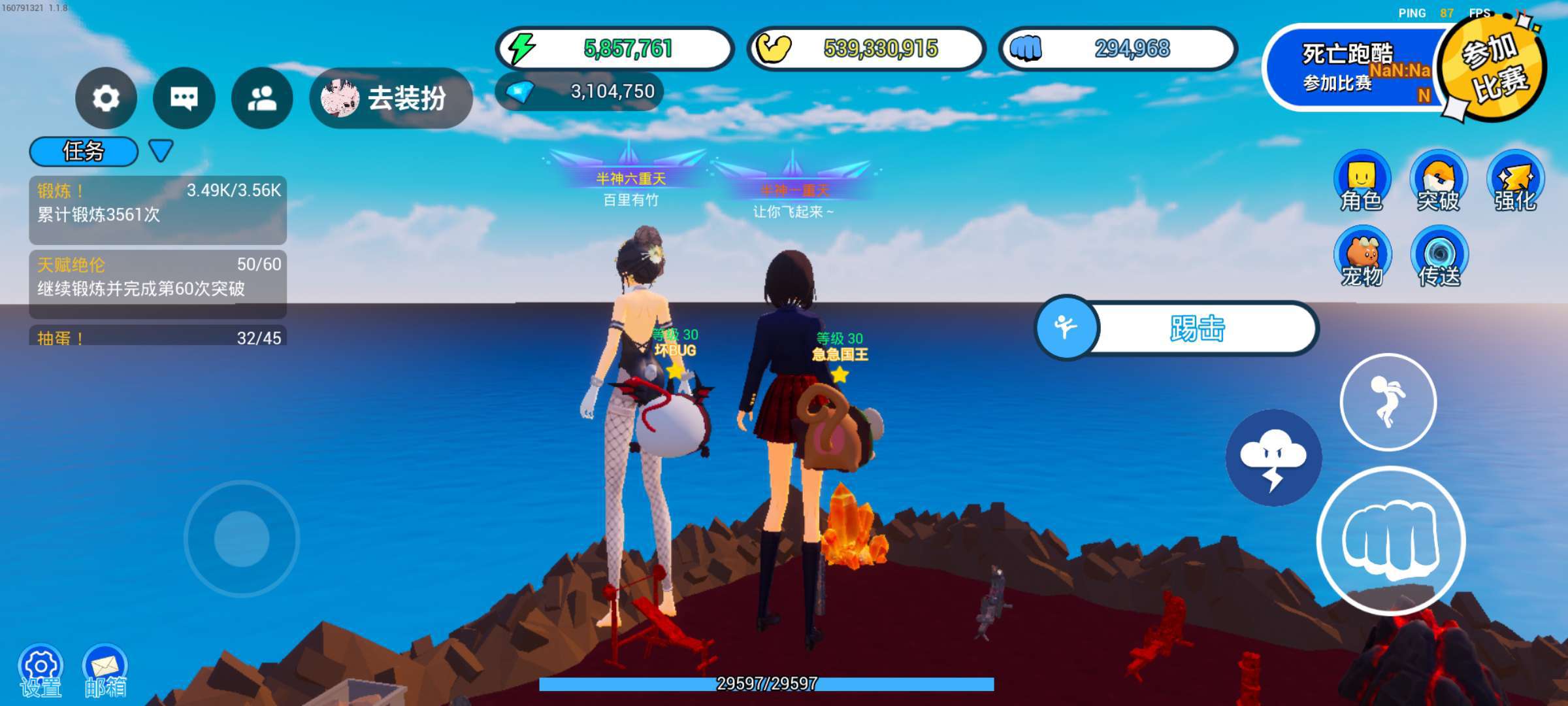Tap the large fist punch button
The image size is (1568, 706).
tap(1390, 540)
